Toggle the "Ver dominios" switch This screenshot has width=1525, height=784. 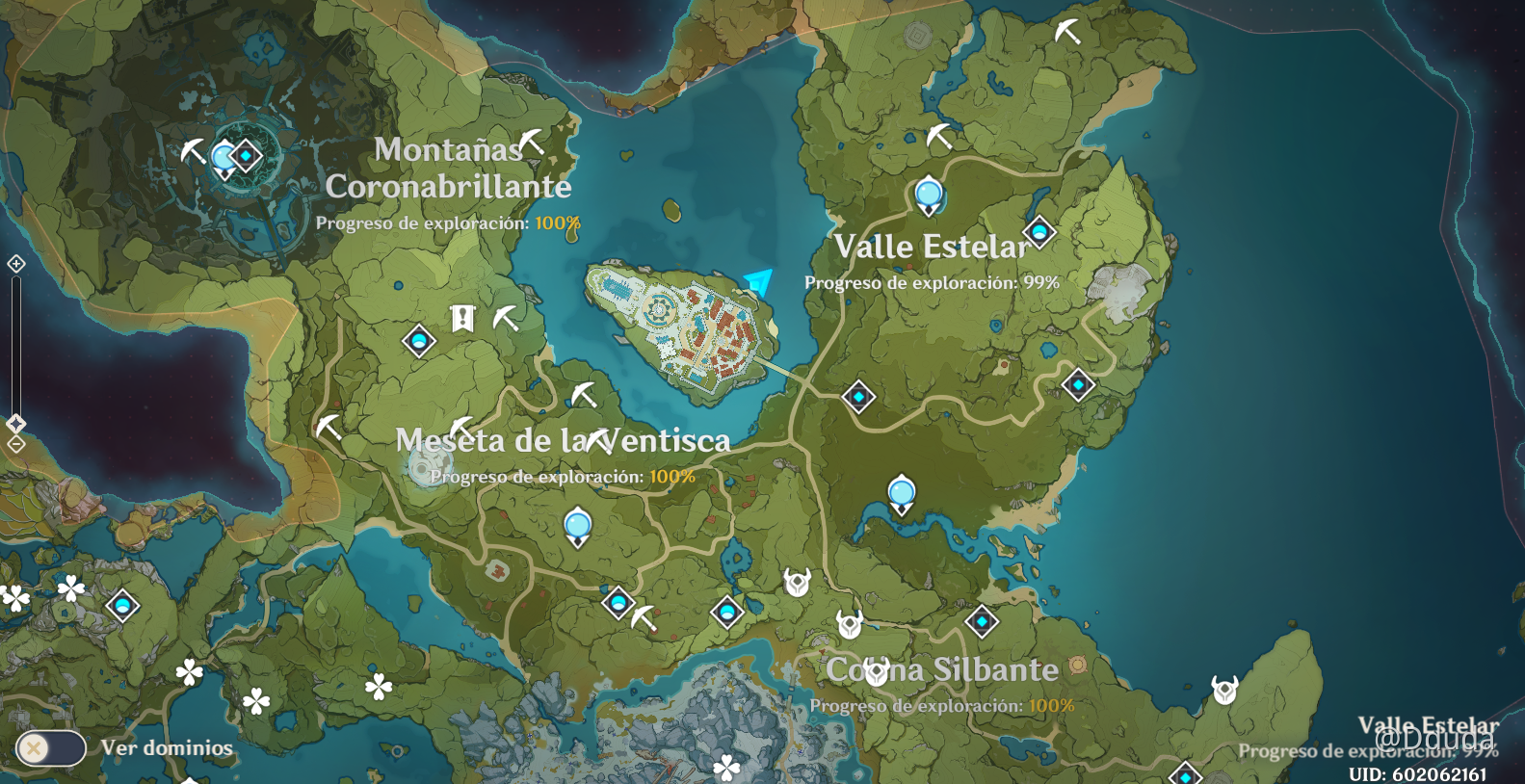click(x=53, y=747)
